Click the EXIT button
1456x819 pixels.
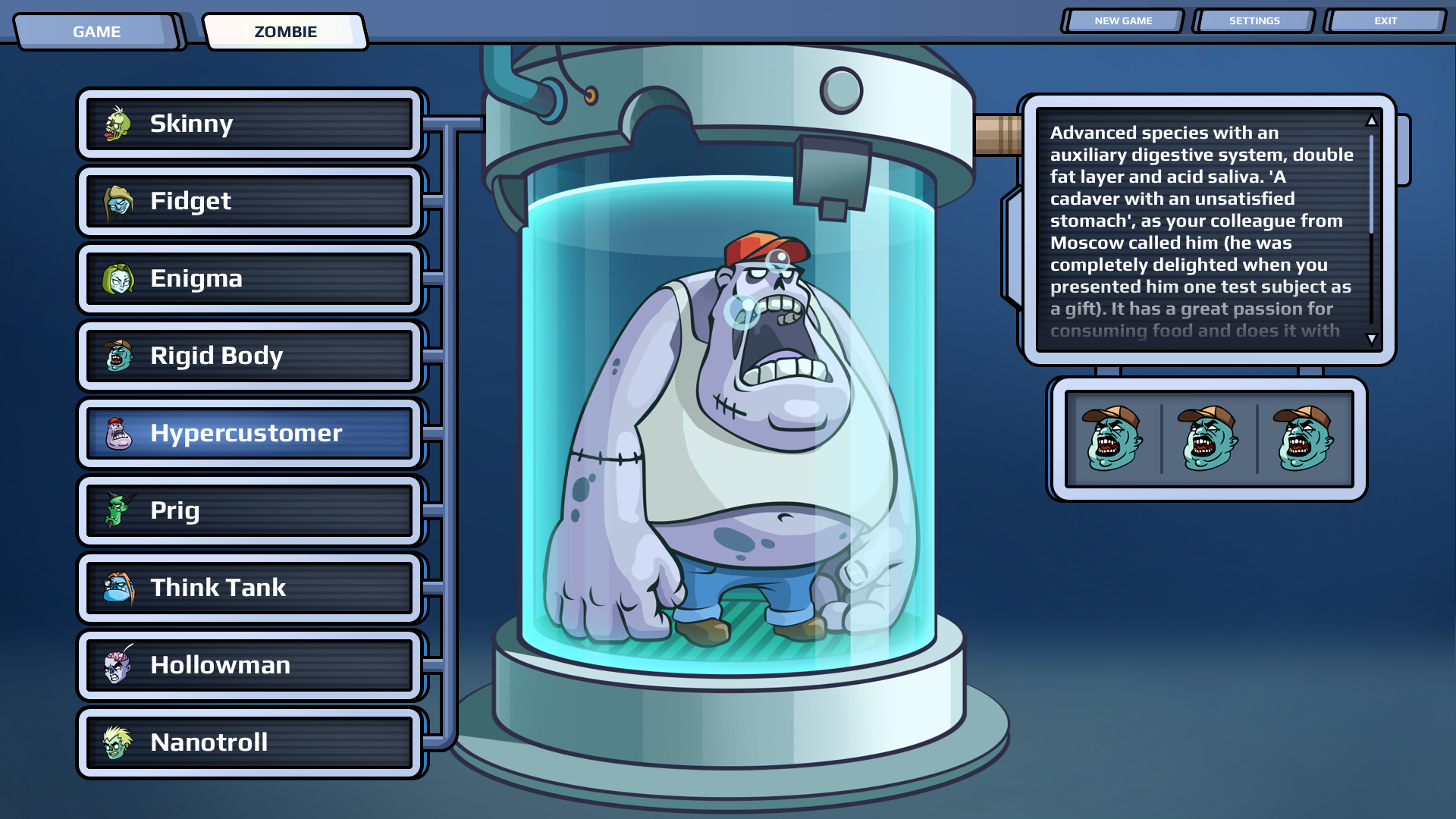pyautogui.click(x=1385, y=20)
